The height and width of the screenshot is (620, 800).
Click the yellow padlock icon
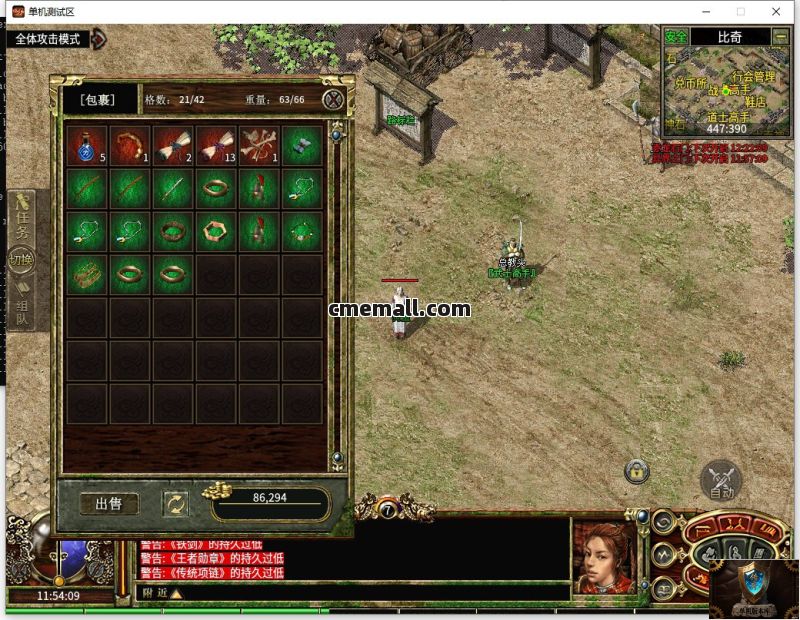[x=636, y=470]
